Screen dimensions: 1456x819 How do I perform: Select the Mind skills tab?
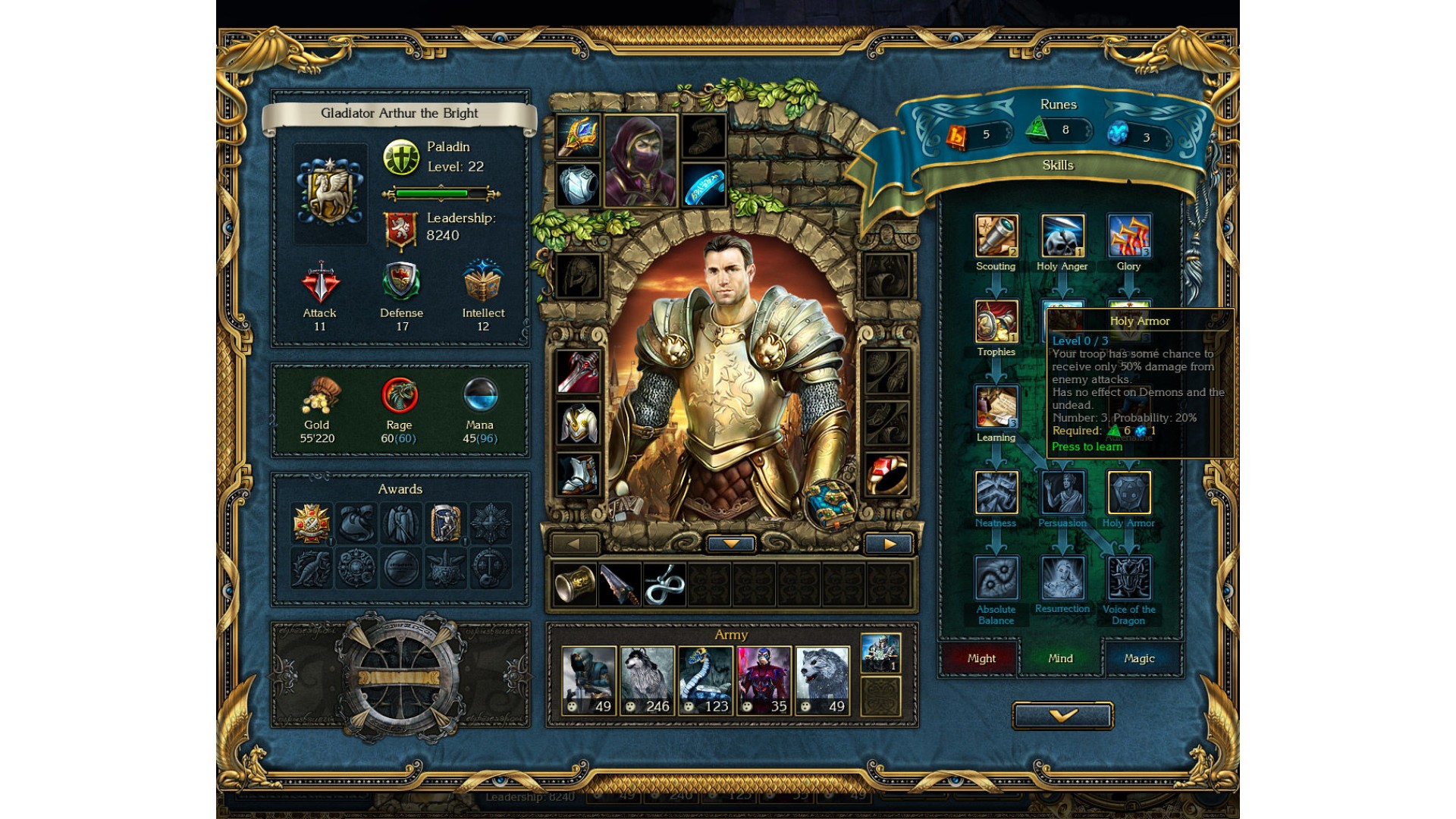coord(1060,658)
